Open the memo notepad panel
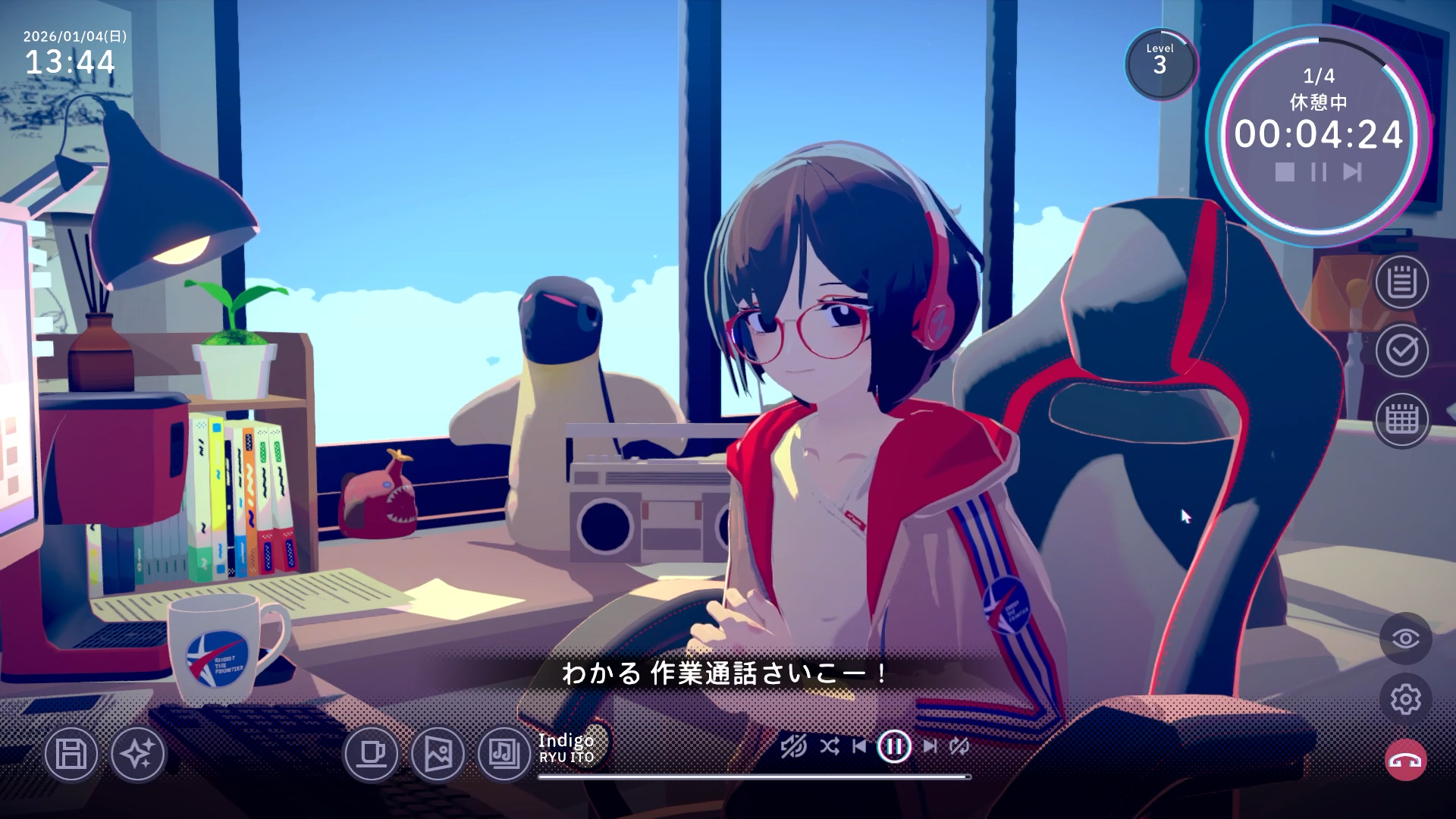Screen dimensions: 1456x819 1402,284
